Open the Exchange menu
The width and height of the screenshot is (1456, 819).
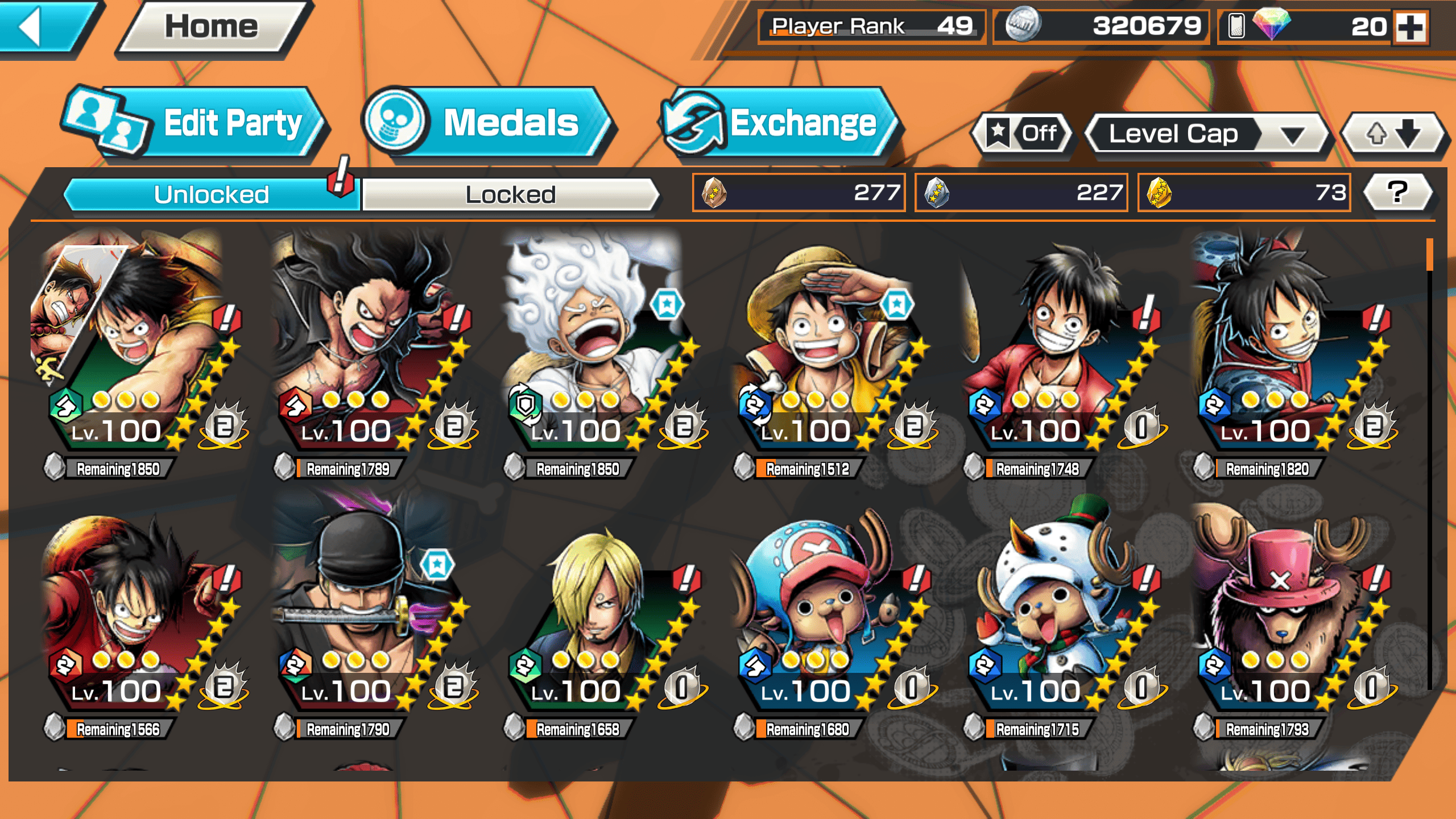(x=779, y=122)
